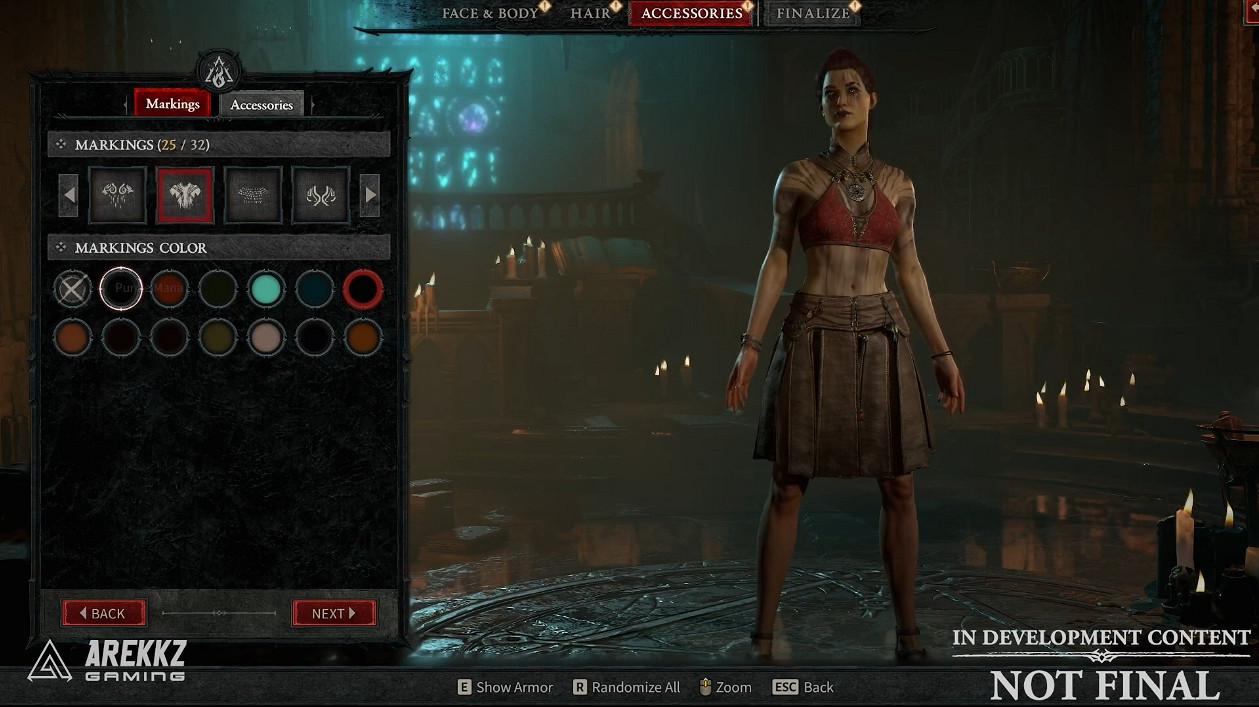Viewport: 1259px width, 707px height.
Task: Show next markings with right arrow
Action: 370,195
